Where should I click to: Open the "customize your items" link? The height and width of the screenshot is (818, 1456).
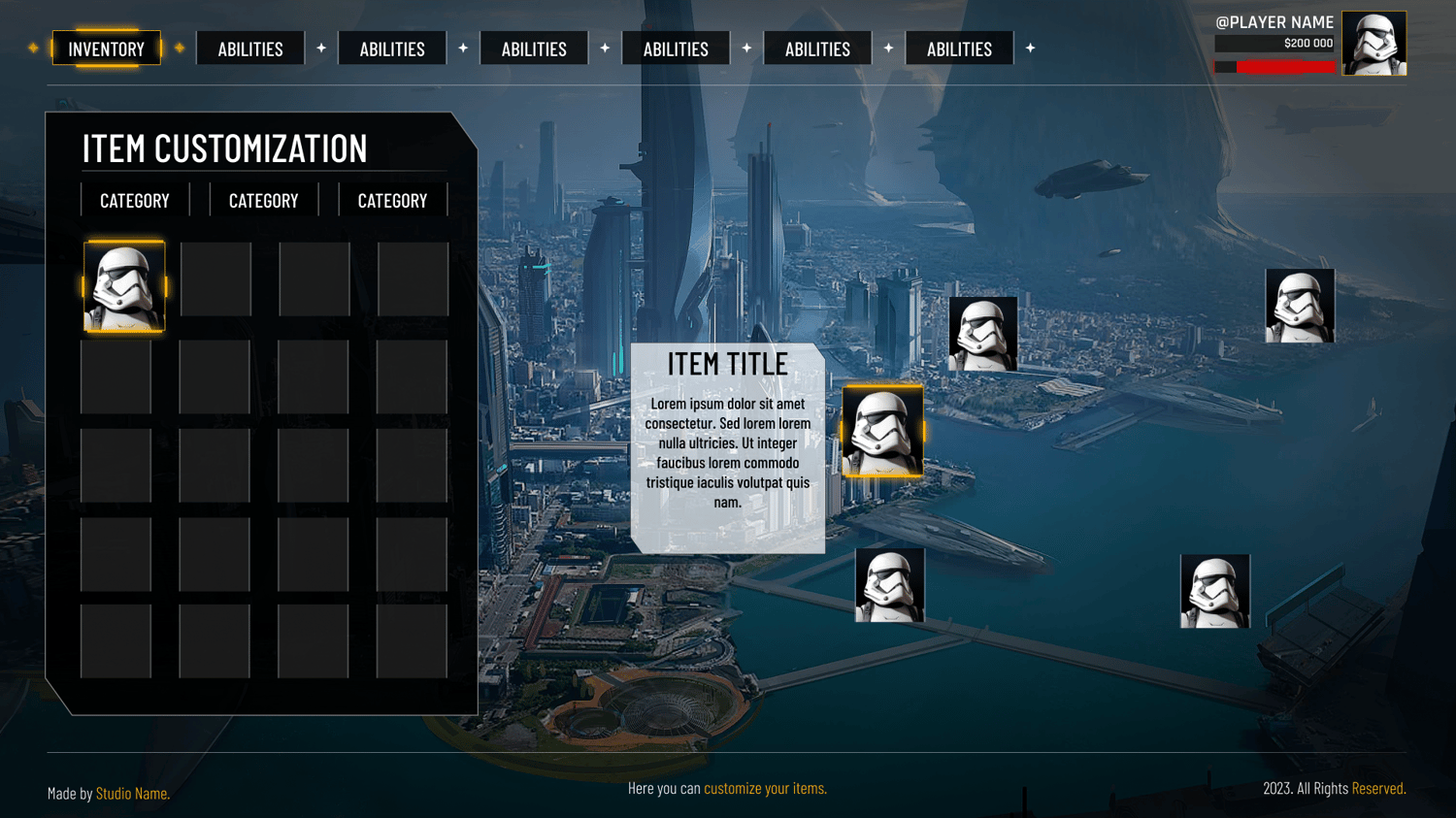point(765,788)
